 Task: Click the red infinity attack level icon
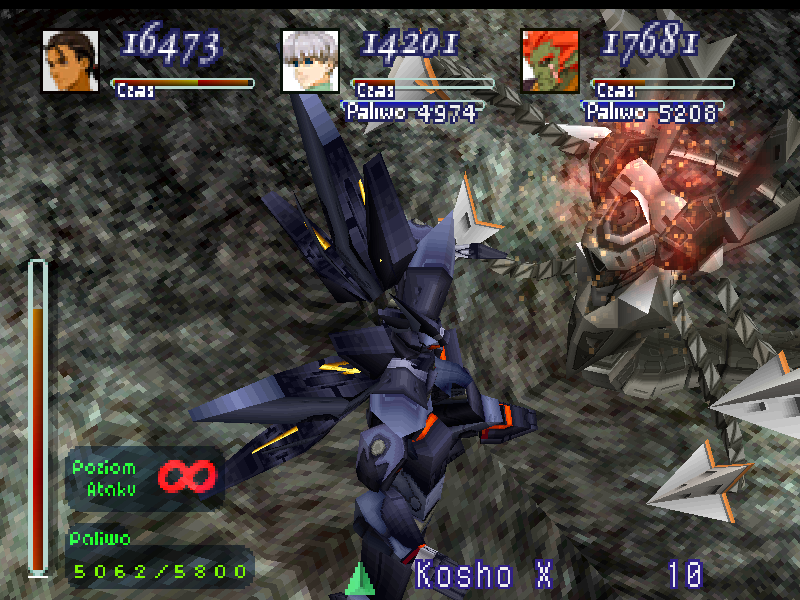tap(187, 477)
